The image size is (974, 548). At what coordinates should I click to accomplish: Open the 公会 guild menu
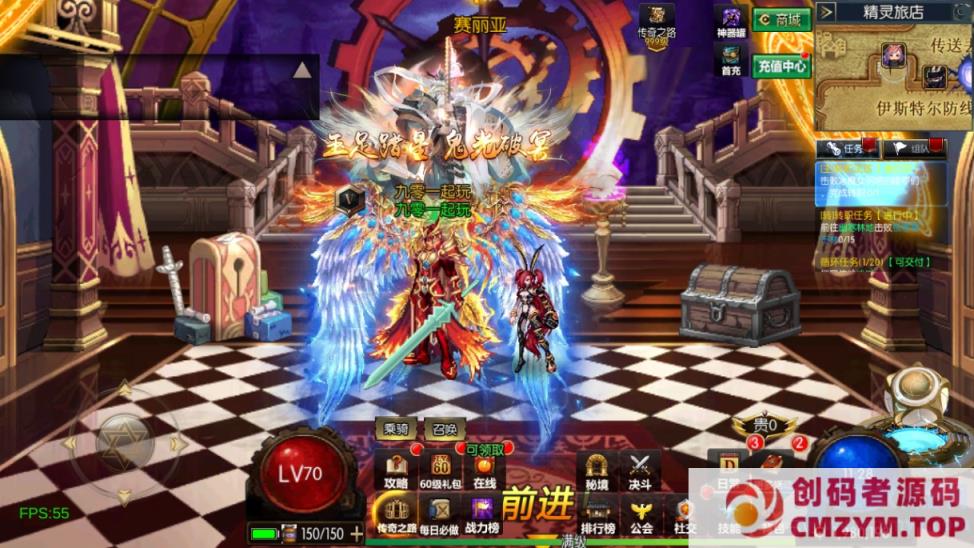pyautogui.click(x=641, y=514)
